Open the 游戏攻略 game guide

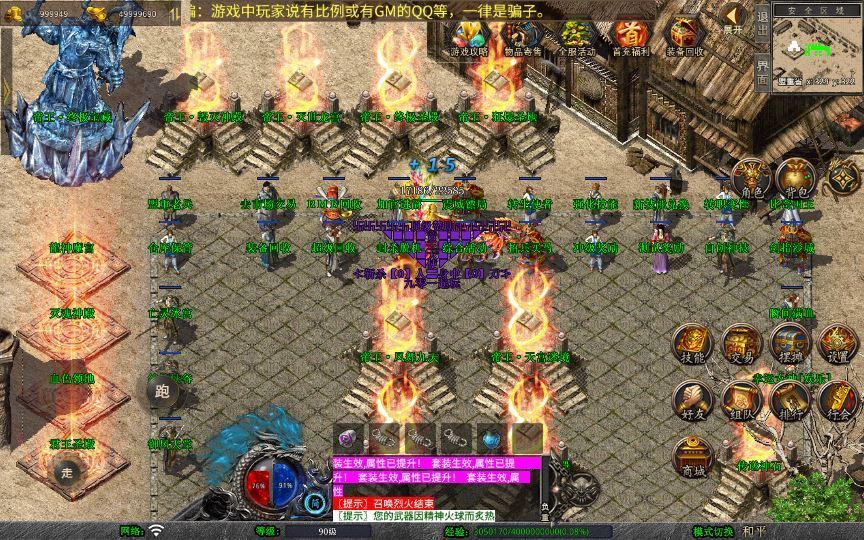pyautogui.click(x=466, y=37)
